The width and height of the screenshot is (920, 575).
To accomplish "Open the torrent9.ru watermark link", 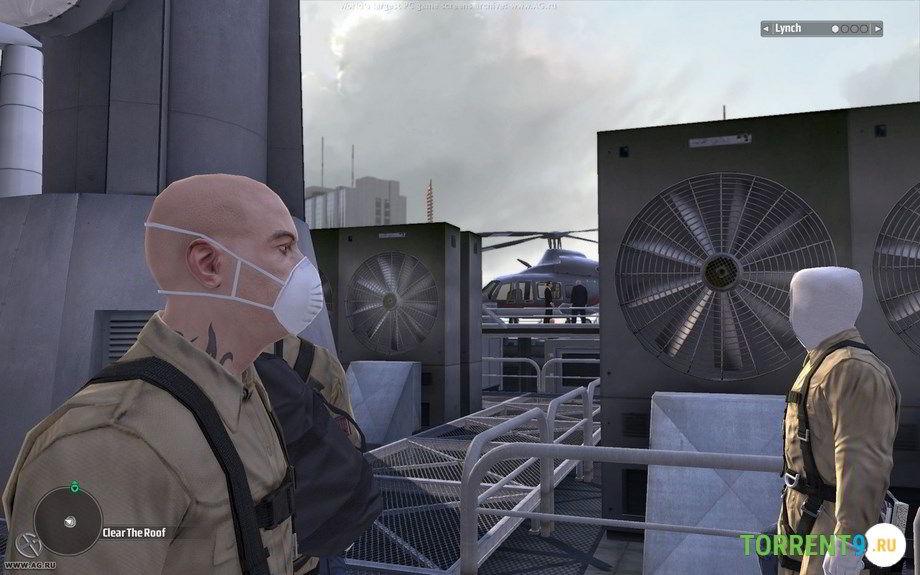I will click(x=820, y=546).
